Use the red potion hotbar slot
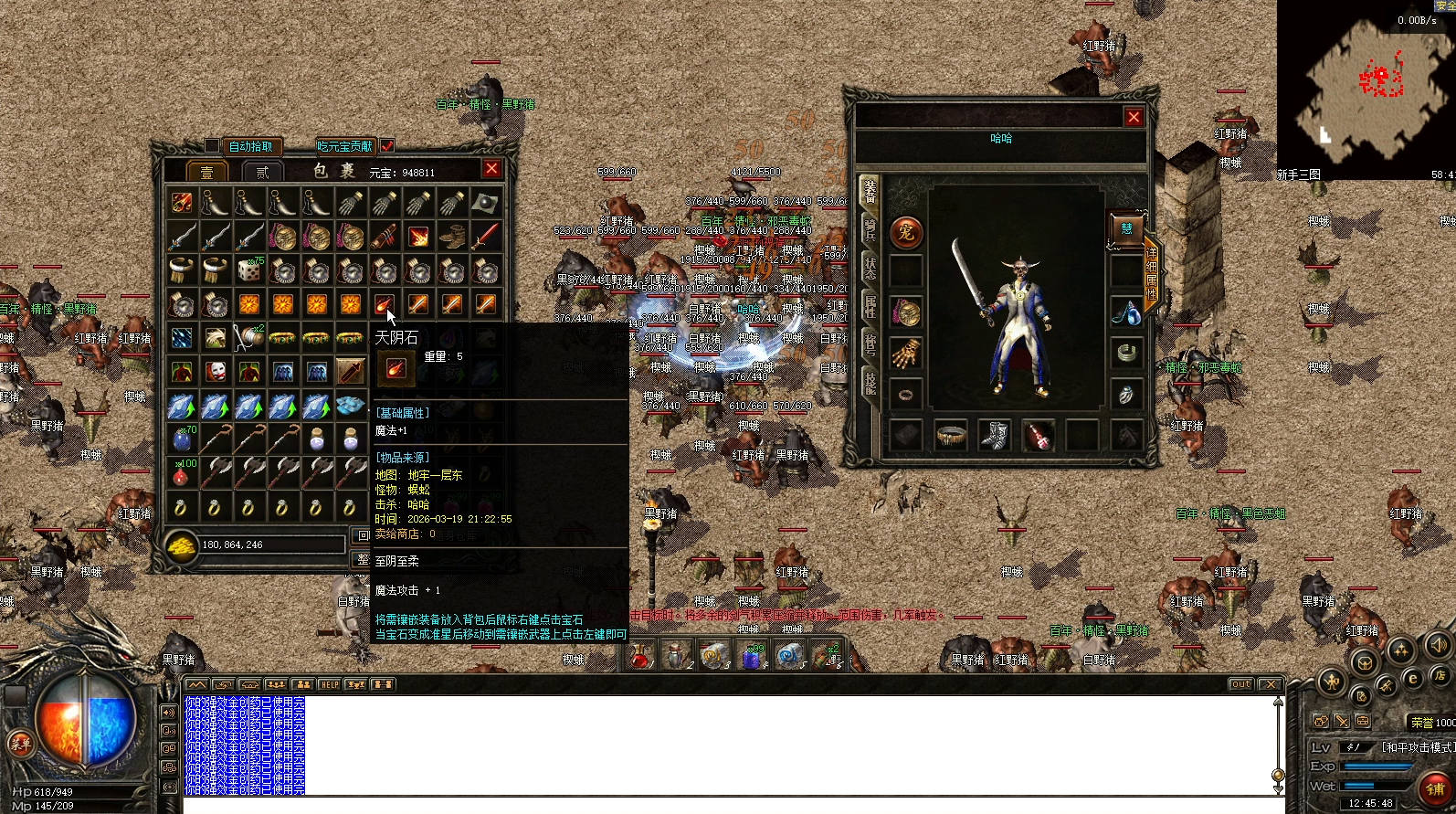 click(x=640, y=655)
